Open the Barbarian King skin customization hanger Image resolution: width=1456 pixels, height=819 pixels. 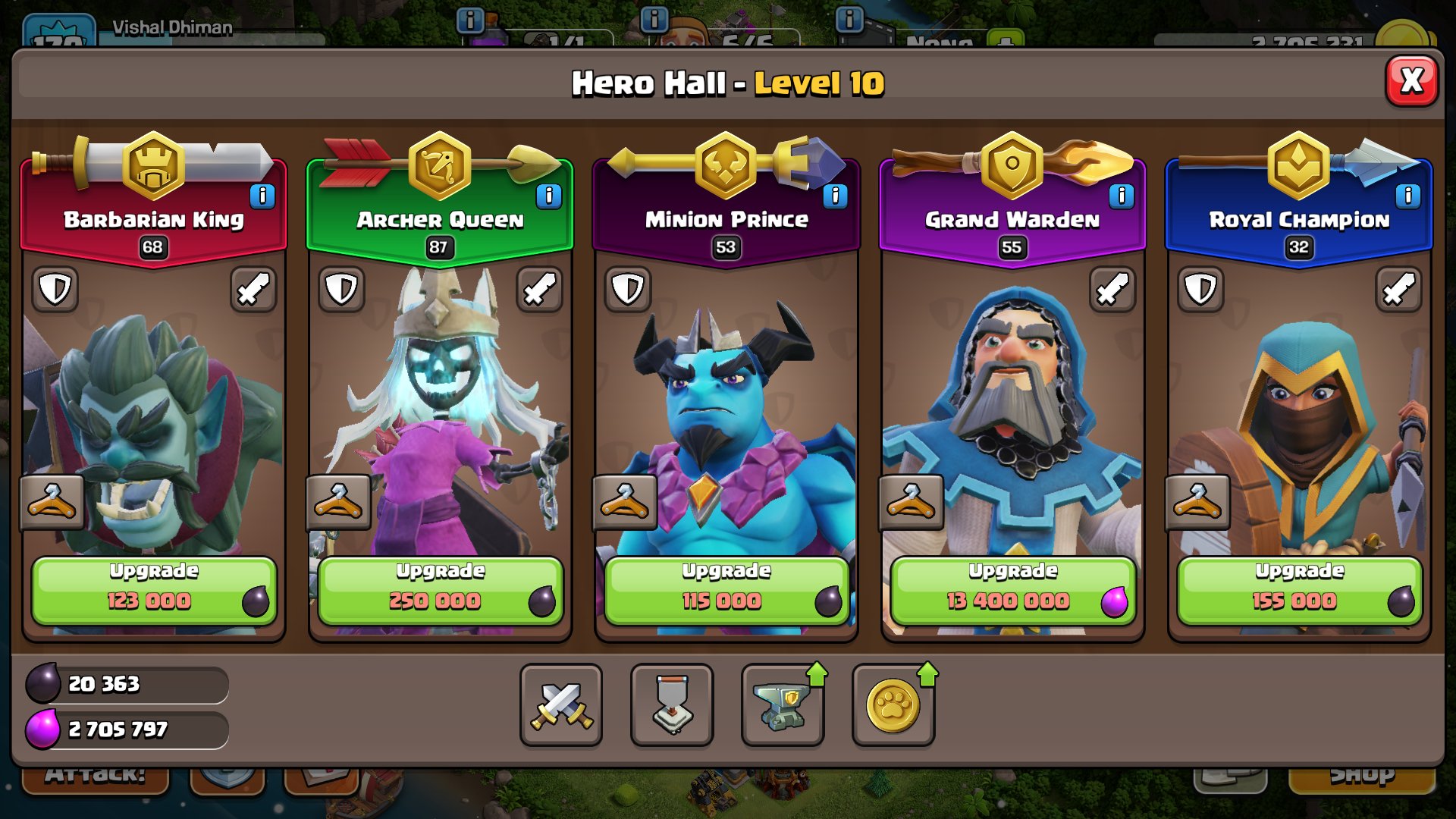pyautogui.click(x=51, y=503)
